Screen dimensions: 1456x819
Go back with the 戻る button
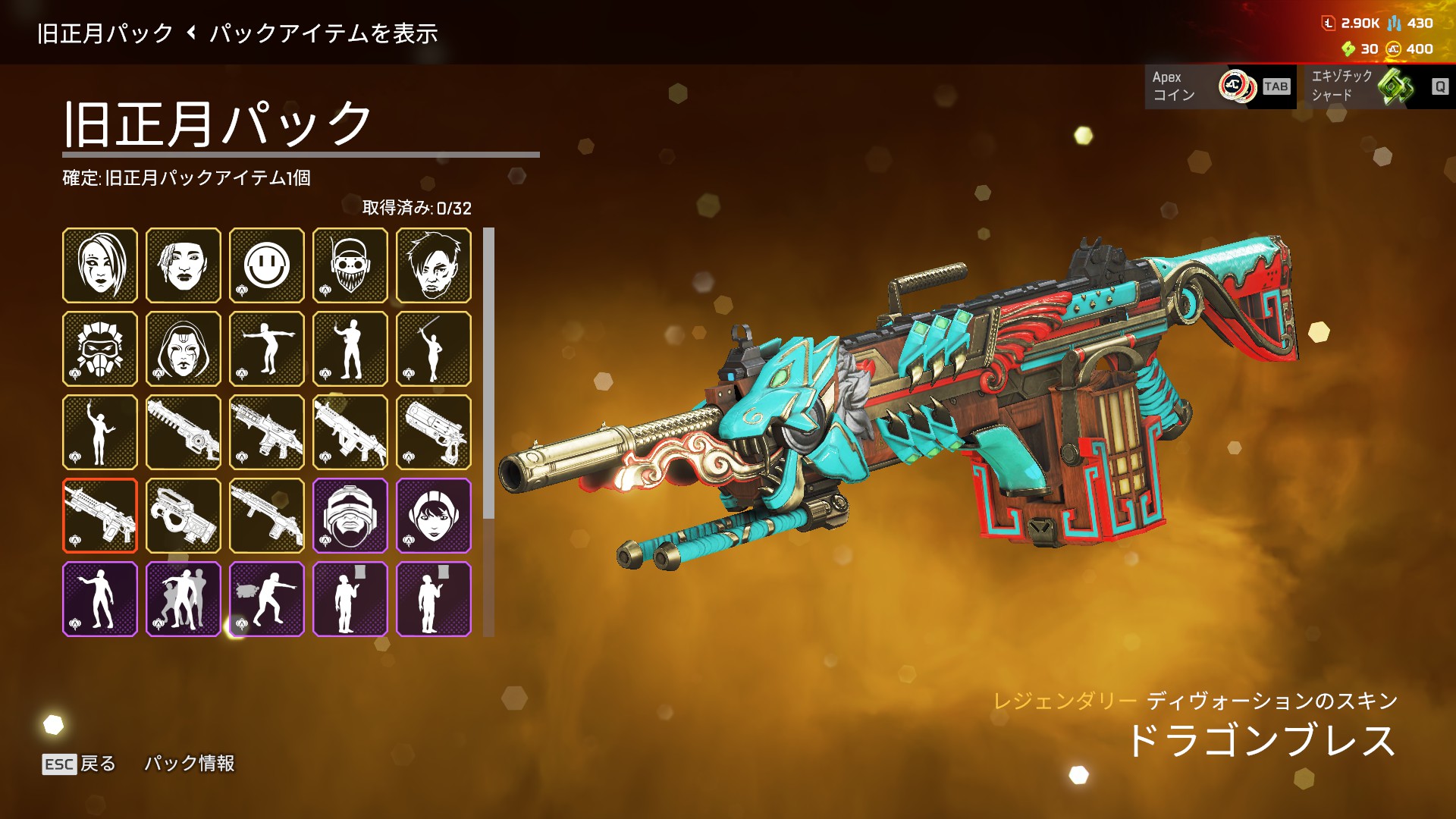click(79, 764)
